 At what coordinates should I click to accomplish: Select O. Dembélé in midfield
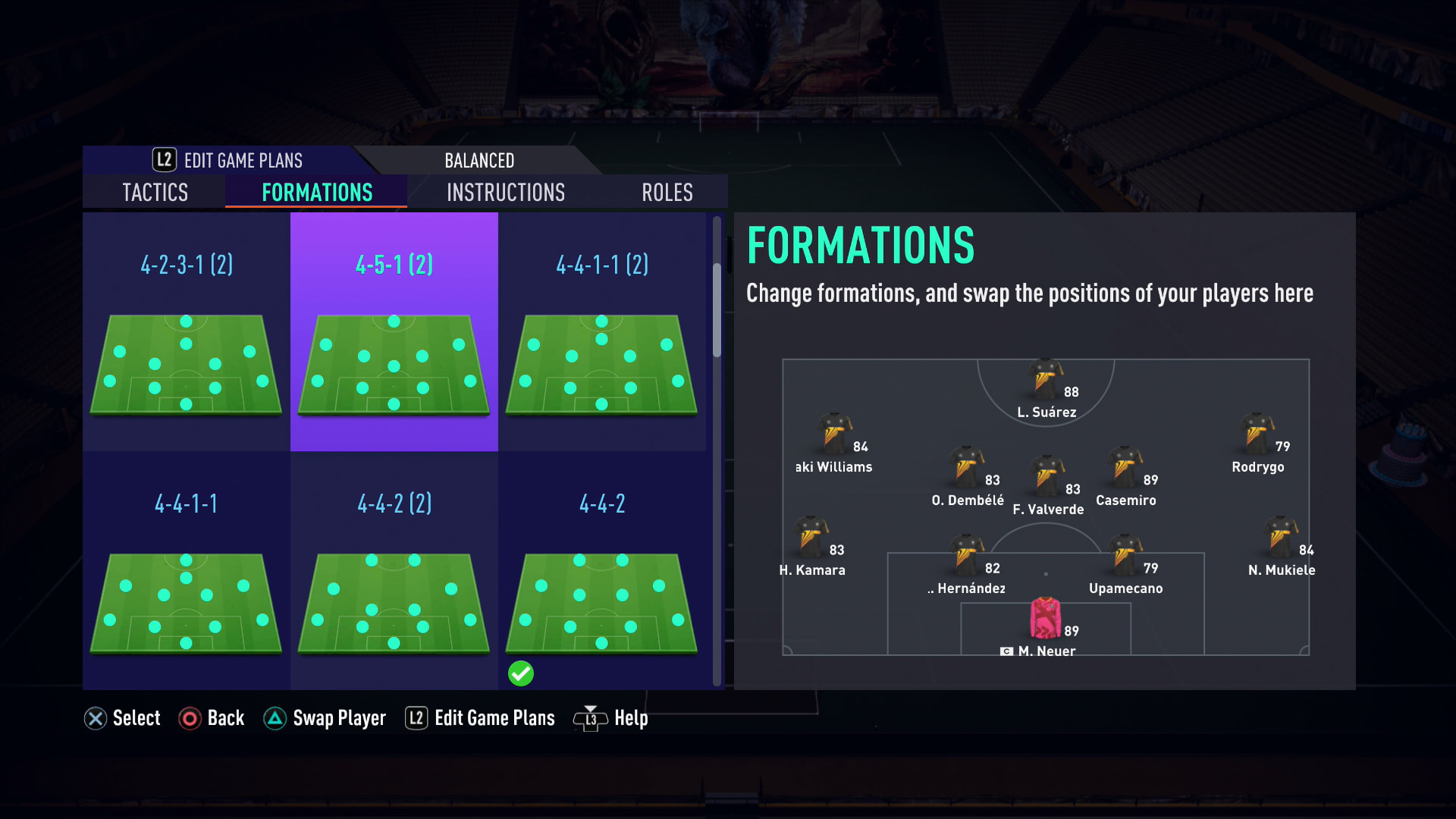pyautogui.click(x=967, y=467)
